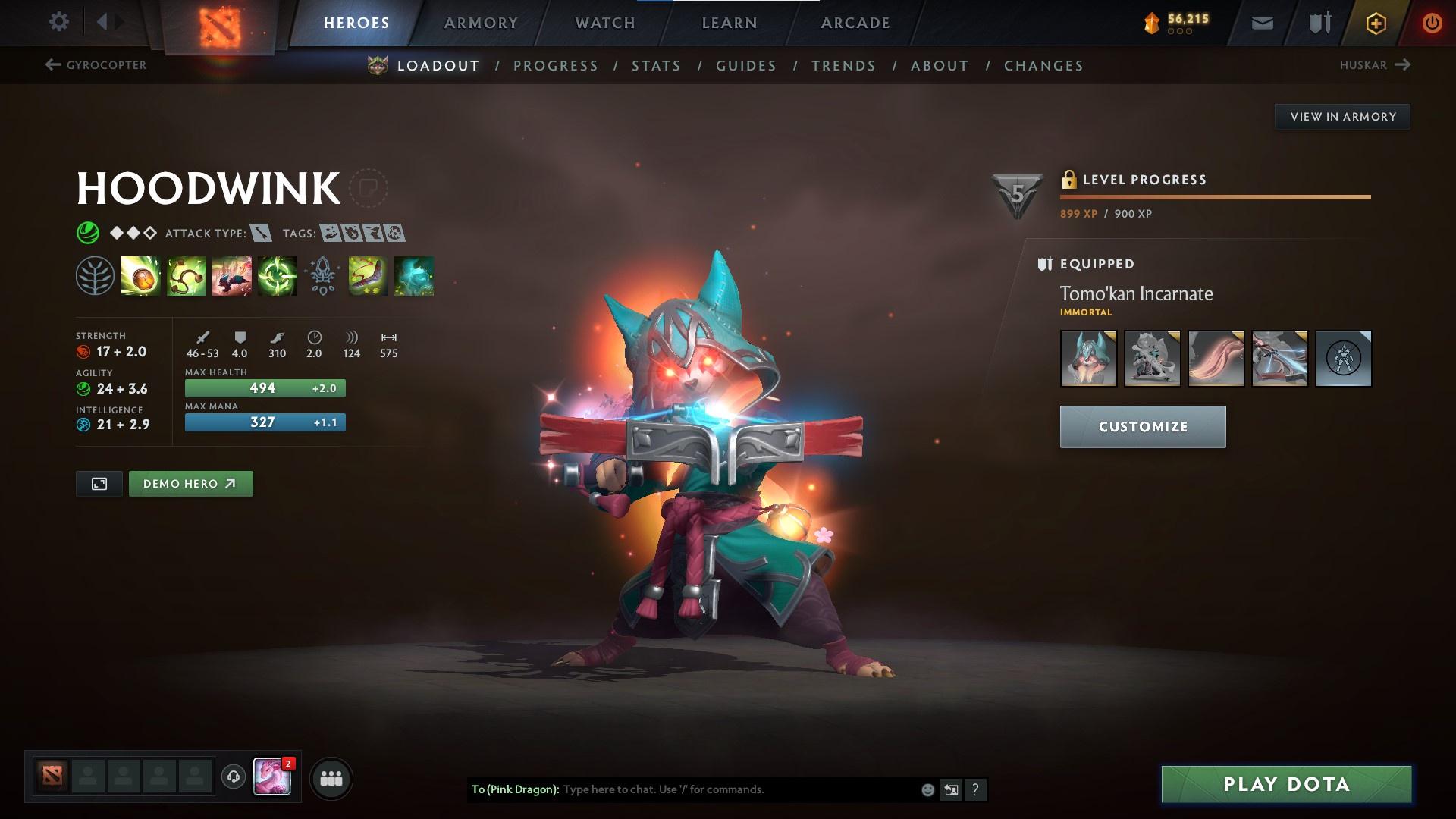The height and width of the screenshot is (819, 1456).
Task: Open the emoticon picker in chat
Action: [x=927, y=789]
